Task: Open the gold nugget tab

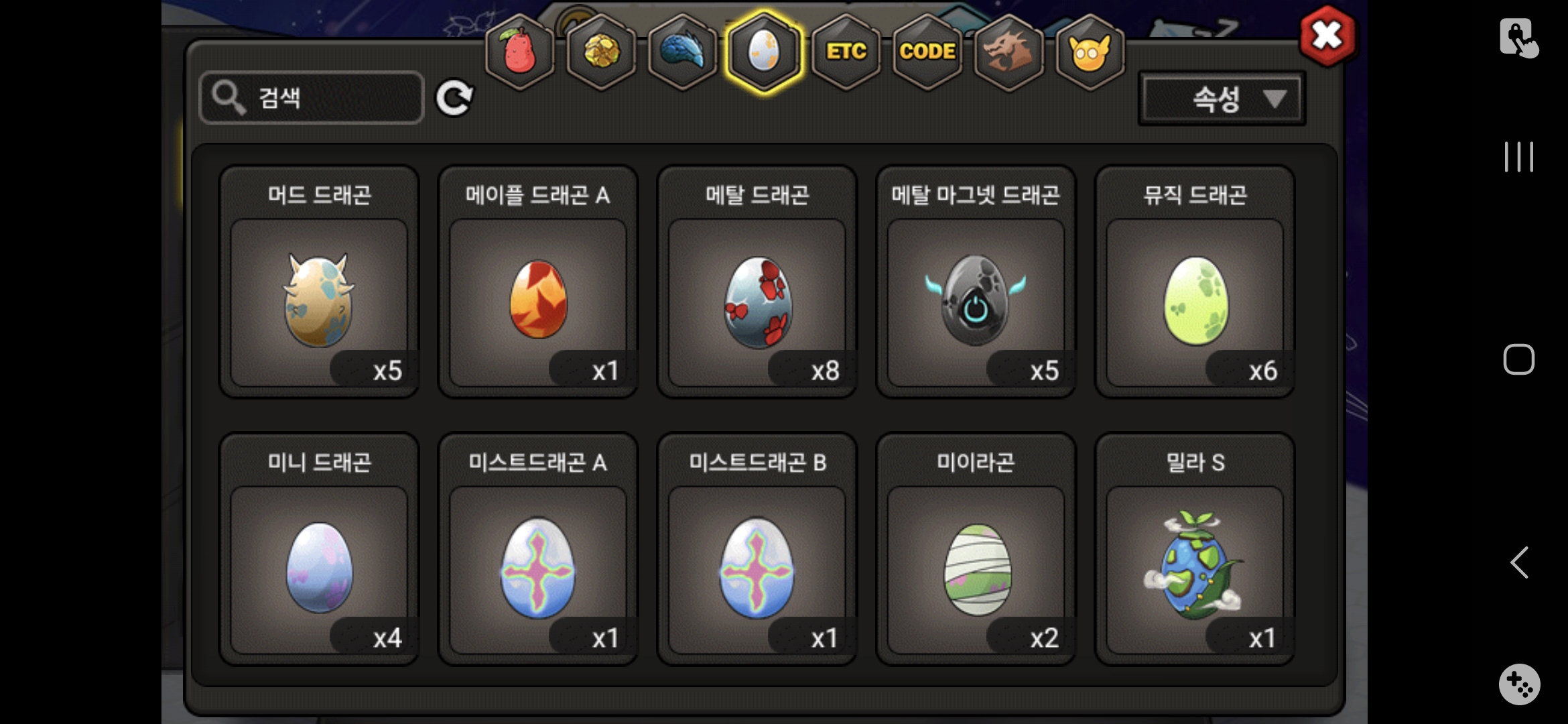Action: pyautogui.click(x=601, y=52)
